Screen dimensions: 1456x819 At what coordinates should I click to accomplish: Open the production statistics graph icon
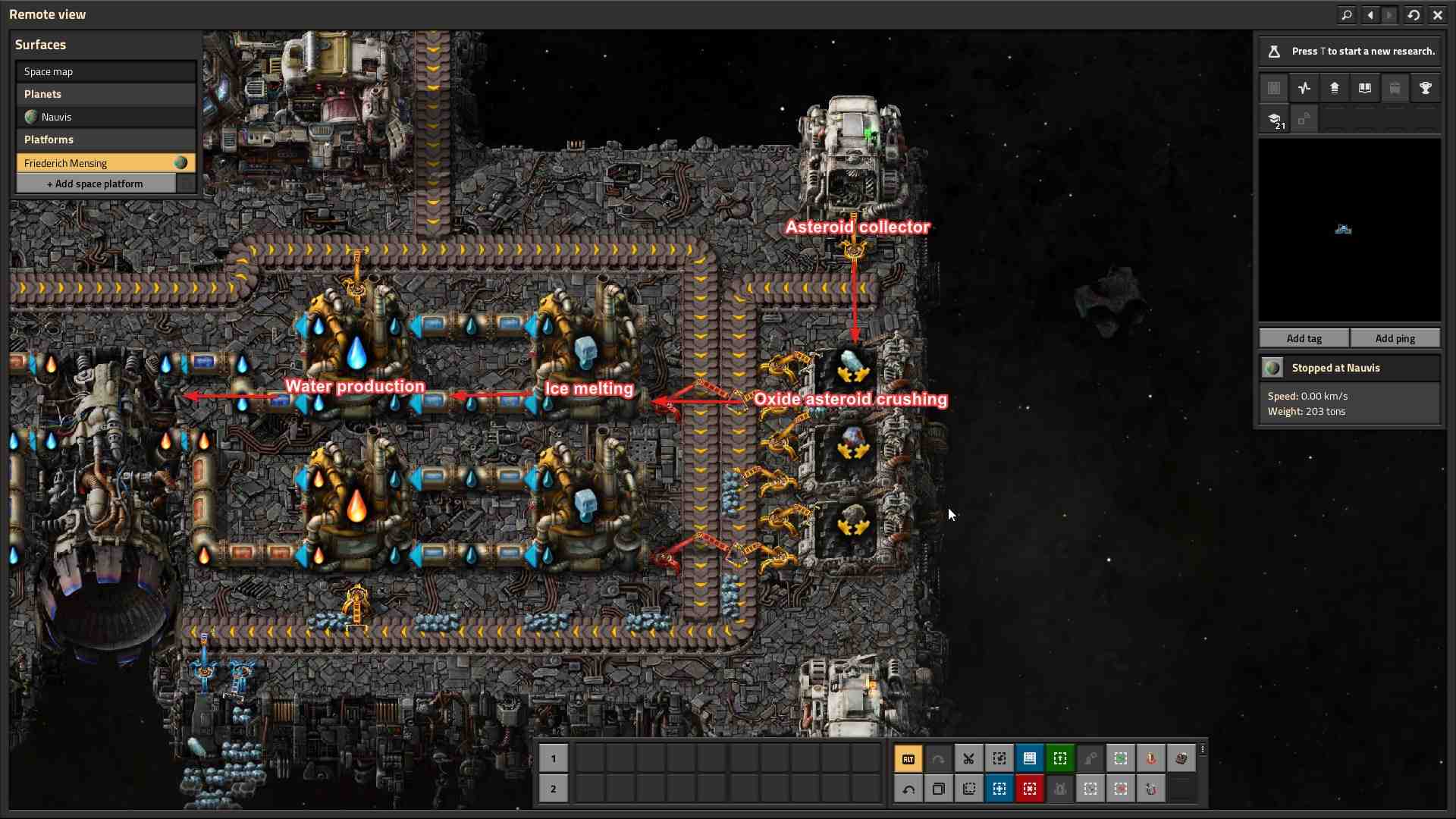click(x=1304, y=88)
